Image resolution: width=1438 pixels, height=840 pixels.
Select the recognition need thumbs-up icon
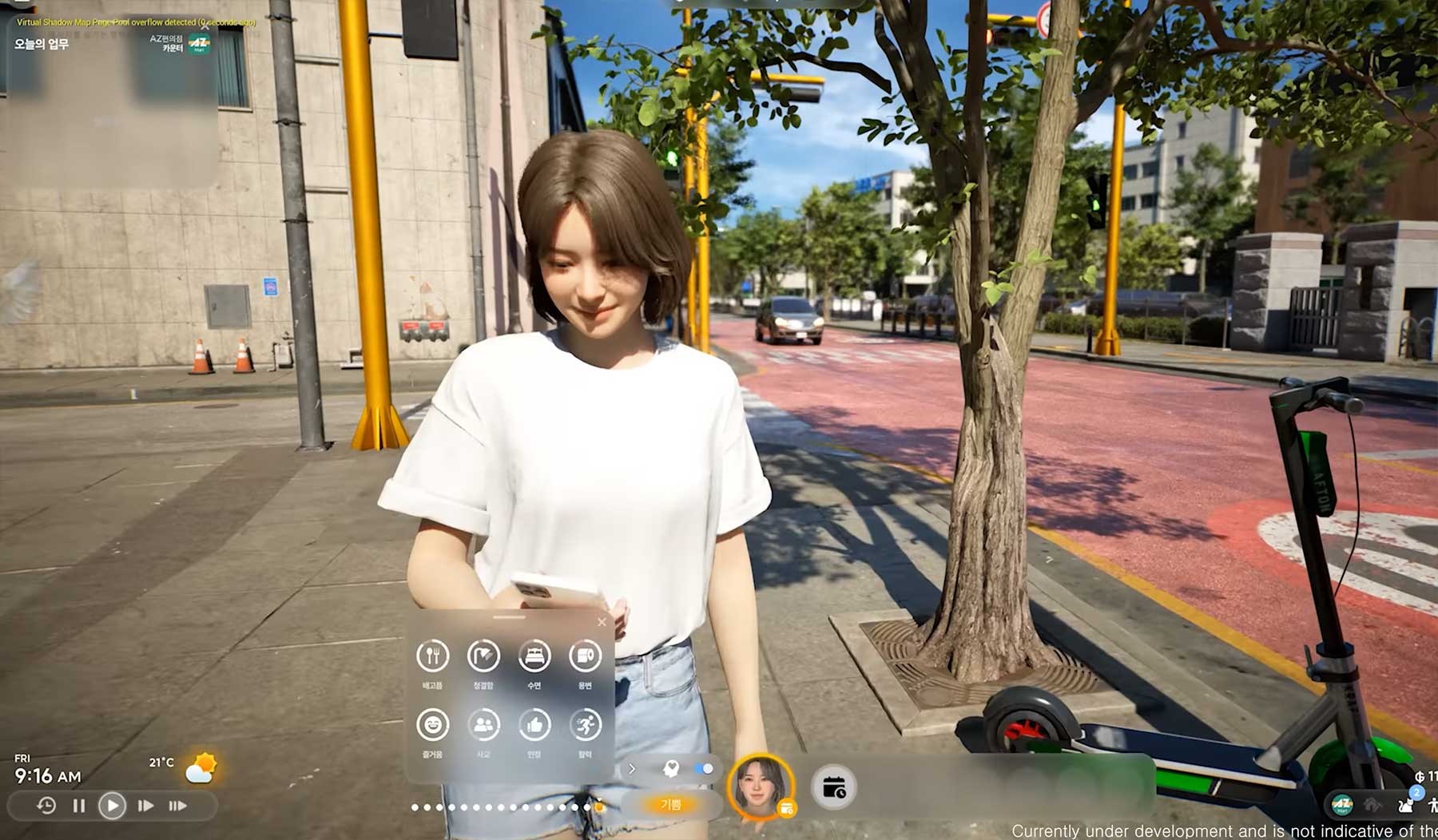pos(534,725)
